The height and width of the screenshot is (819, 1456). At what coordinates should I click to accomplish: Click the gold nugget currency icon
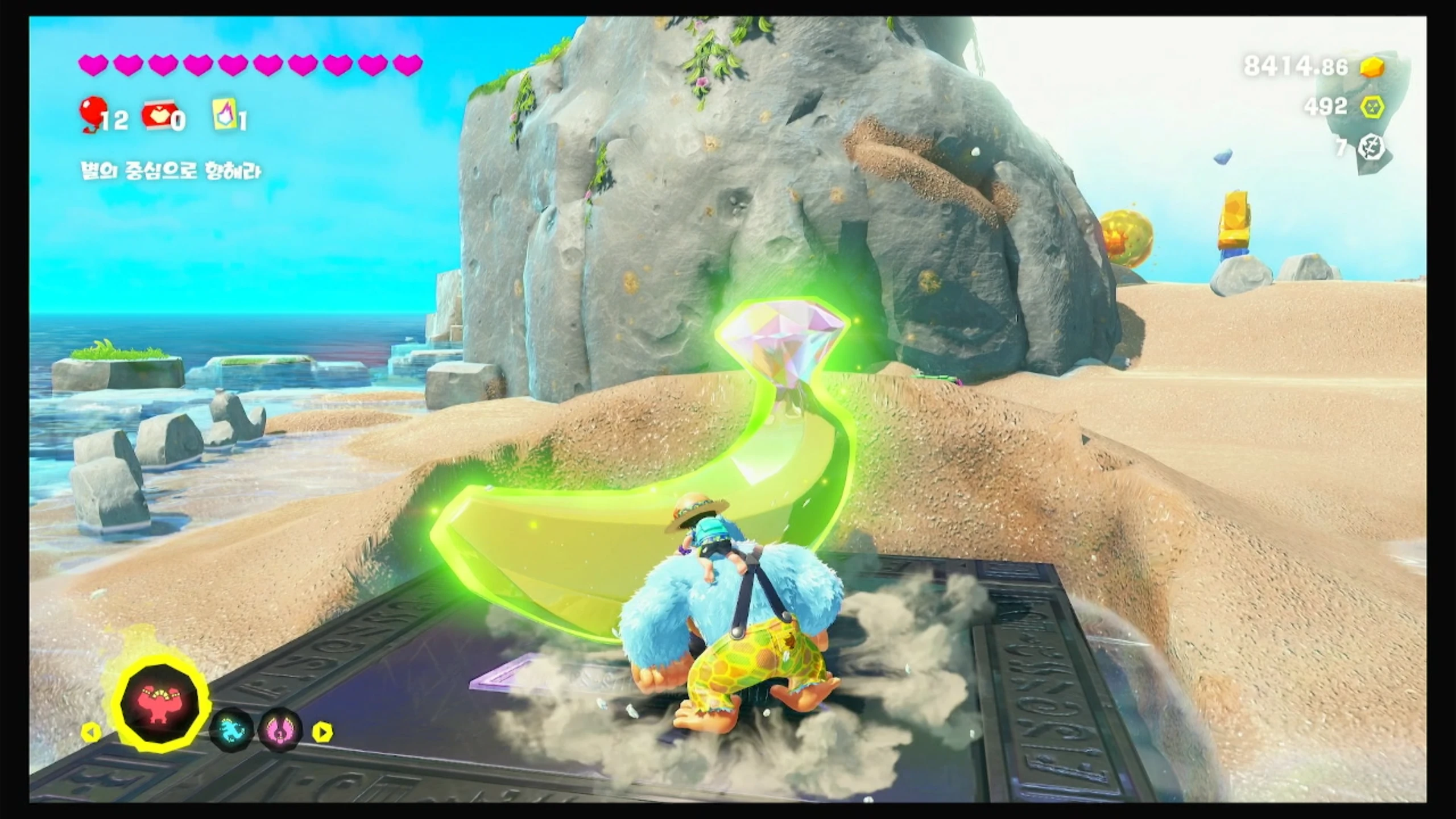coord(1372,68)
